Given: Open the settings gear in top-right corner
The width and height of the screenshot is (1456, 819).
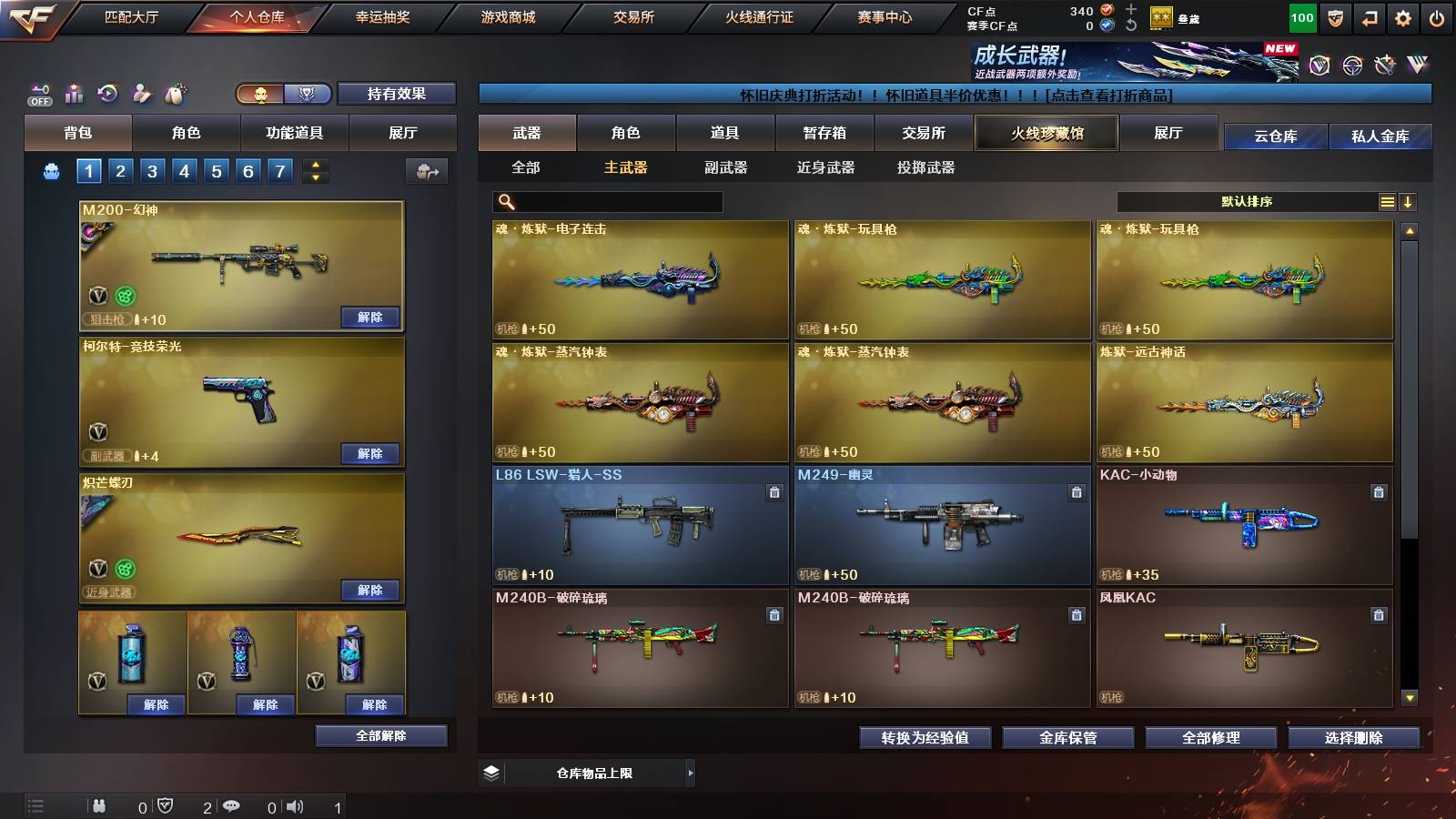Looking at the screenshot, I should pos(1403,16).
